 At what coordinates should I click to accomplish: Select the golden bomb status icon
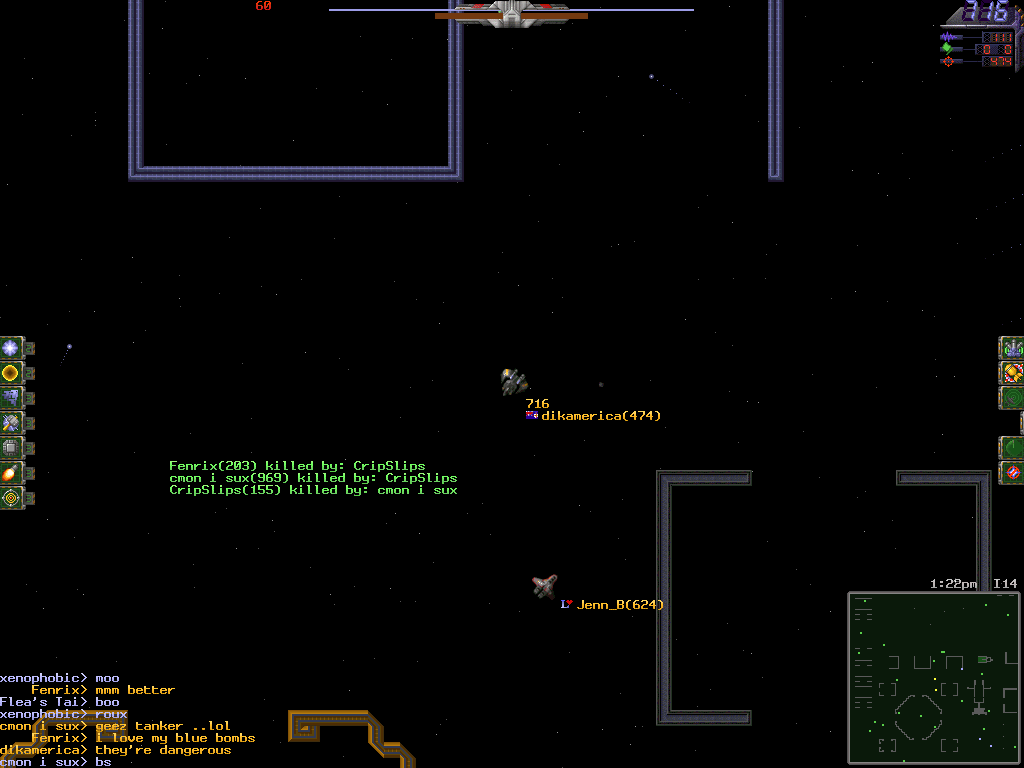[x=1012, y=373]
